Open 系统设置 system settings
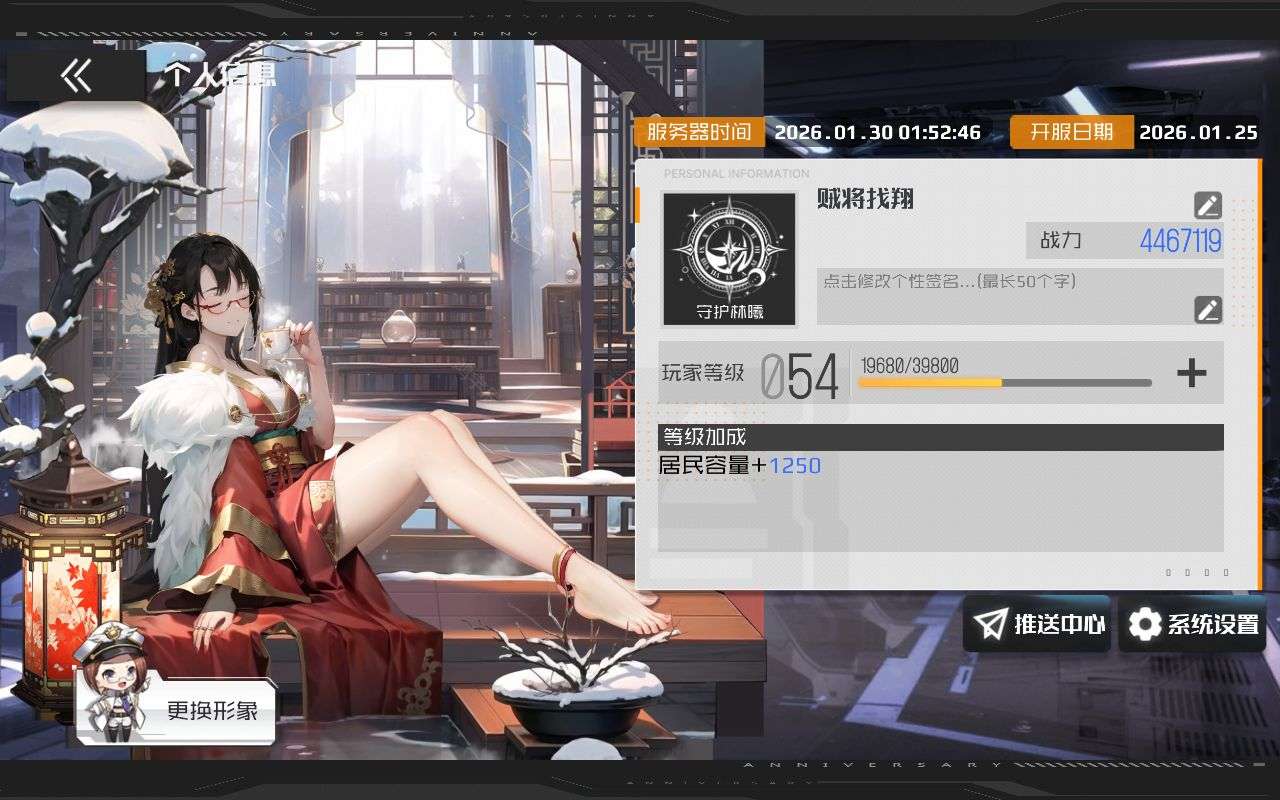 [1192, 624]
